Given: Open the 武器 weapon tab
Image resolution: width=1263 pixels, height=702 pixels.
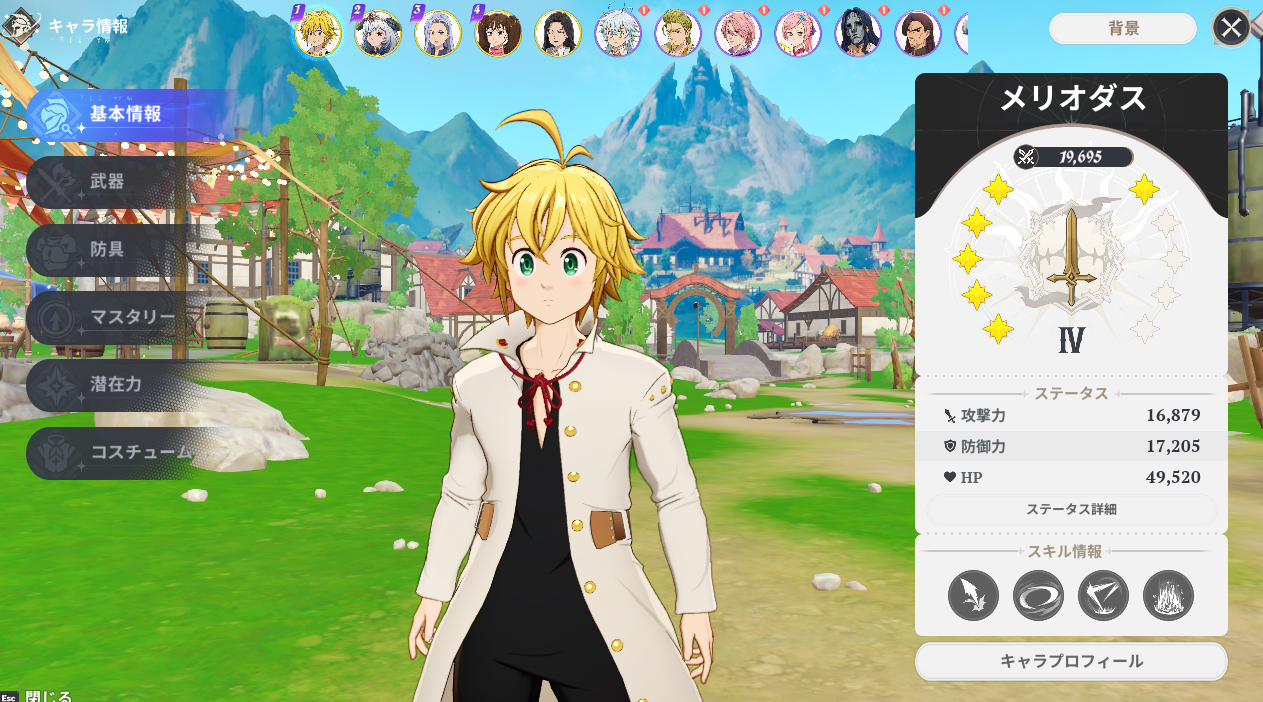Looking at the screenshot, I should (108, 182).
